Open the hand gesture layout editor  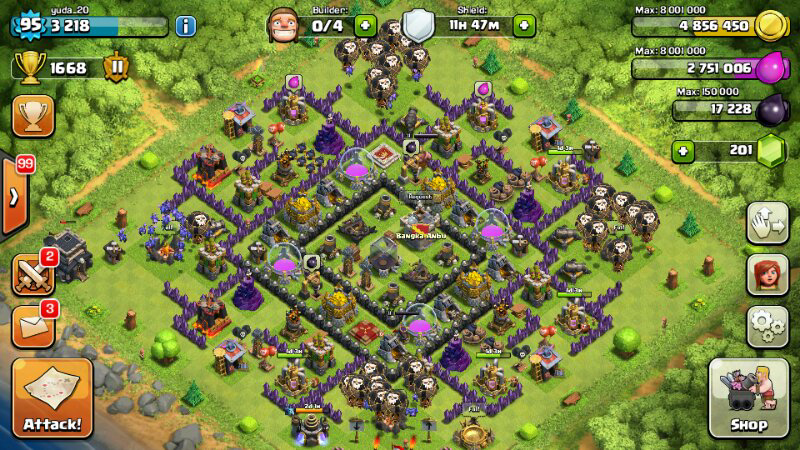point(768,222)
